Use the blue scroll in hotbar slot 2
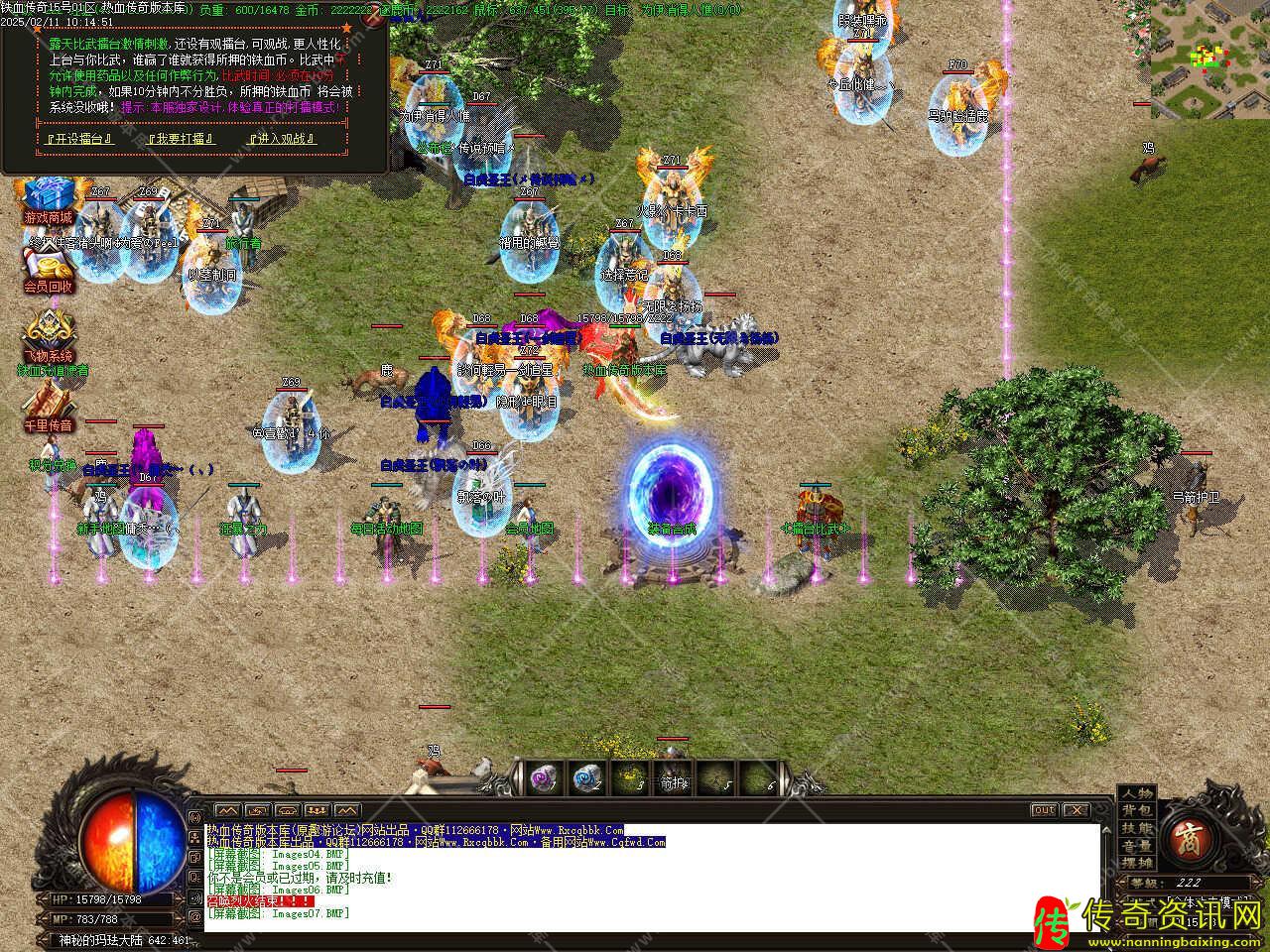The width and height of the screenshot is (1270, 952). pyautogui.click(x=586, y=779)
